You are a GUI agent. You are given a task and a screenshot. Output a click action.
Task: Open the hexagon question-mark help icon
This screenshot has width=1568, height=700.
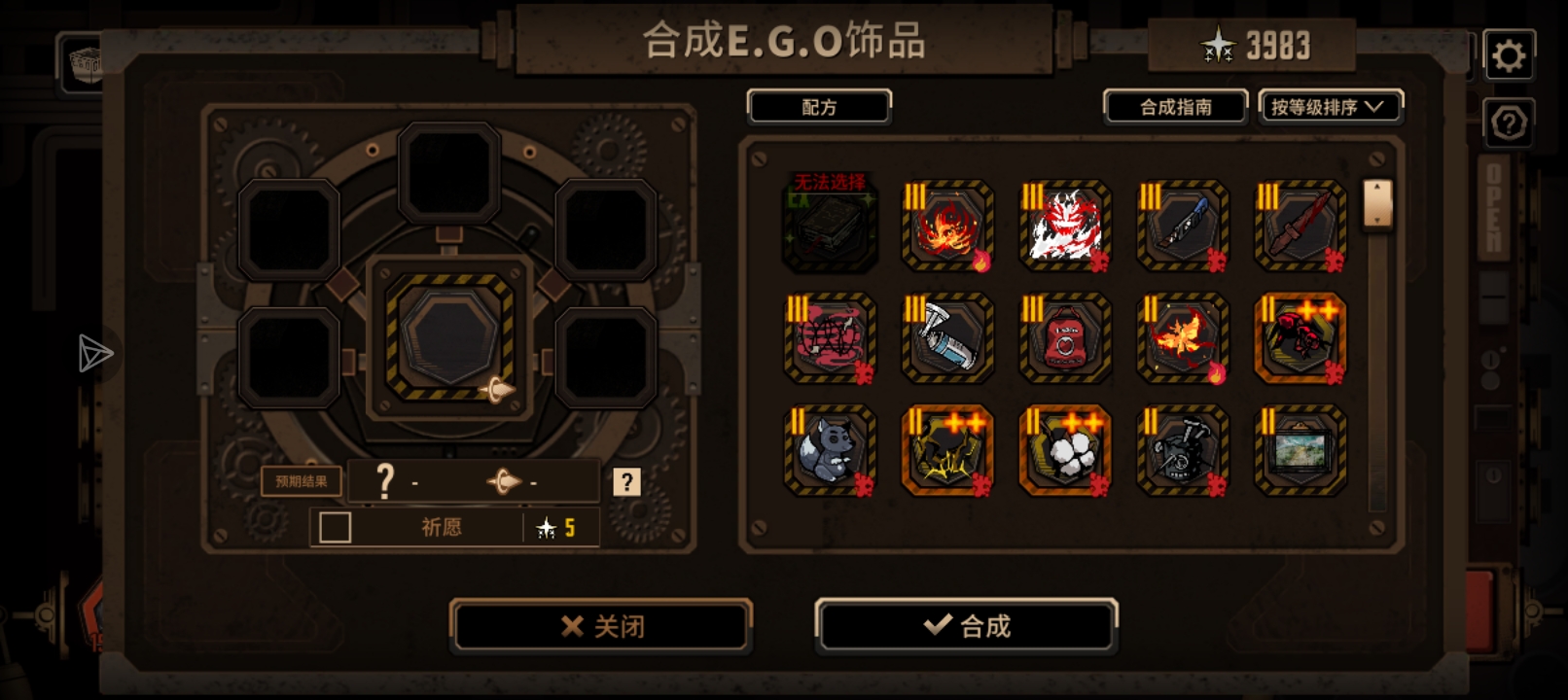point(1509,121)
